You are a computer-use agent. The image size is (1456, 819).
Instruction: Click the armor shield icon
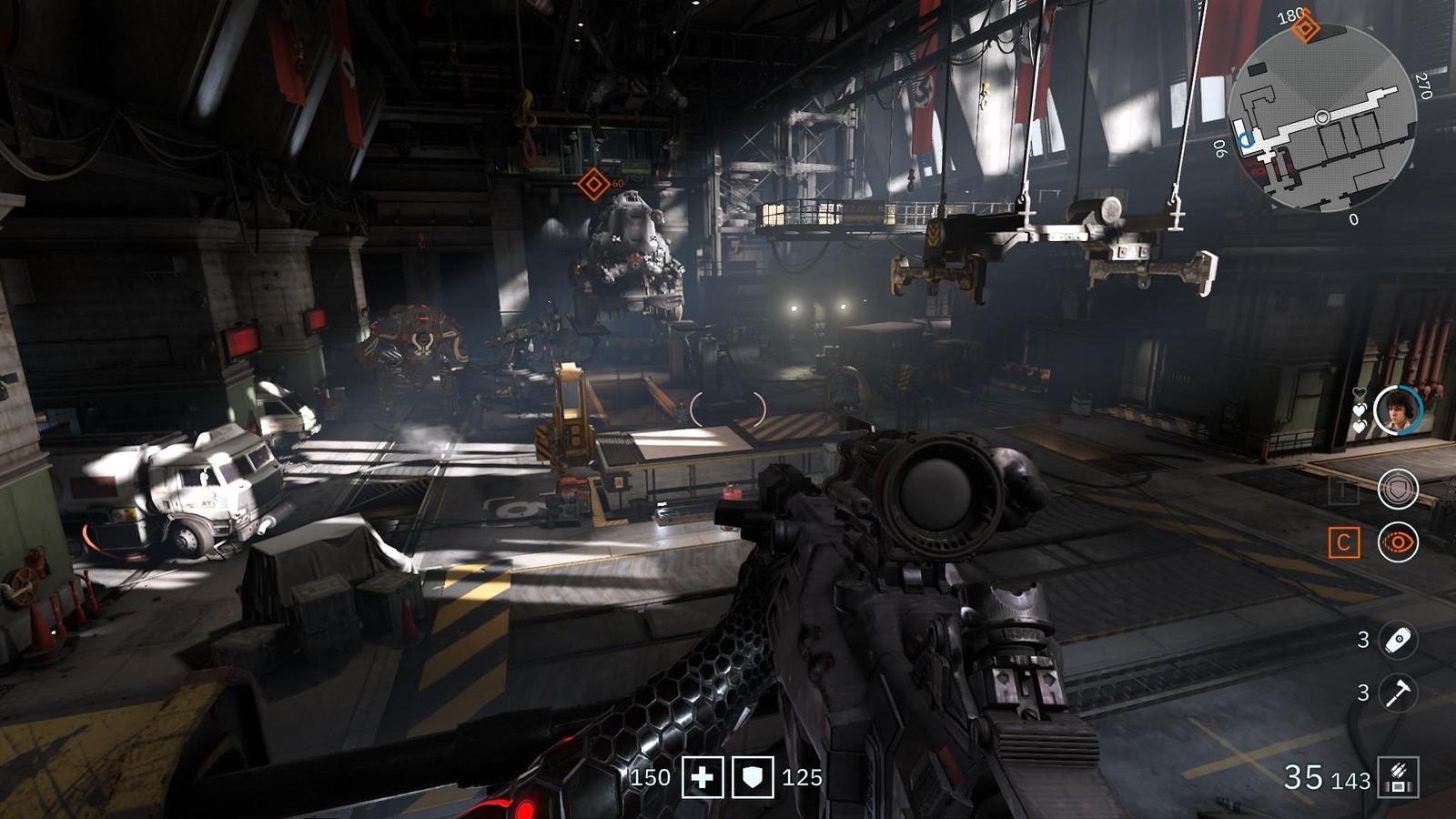coord(753,778)
